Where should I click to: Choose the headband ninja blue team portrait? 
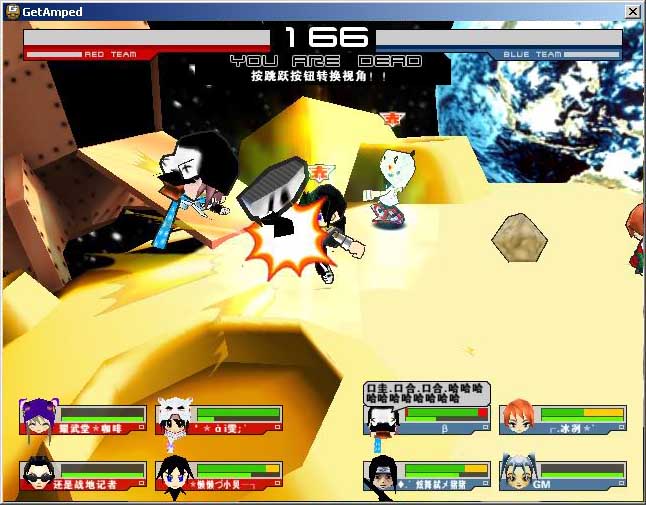pos(383,474)
